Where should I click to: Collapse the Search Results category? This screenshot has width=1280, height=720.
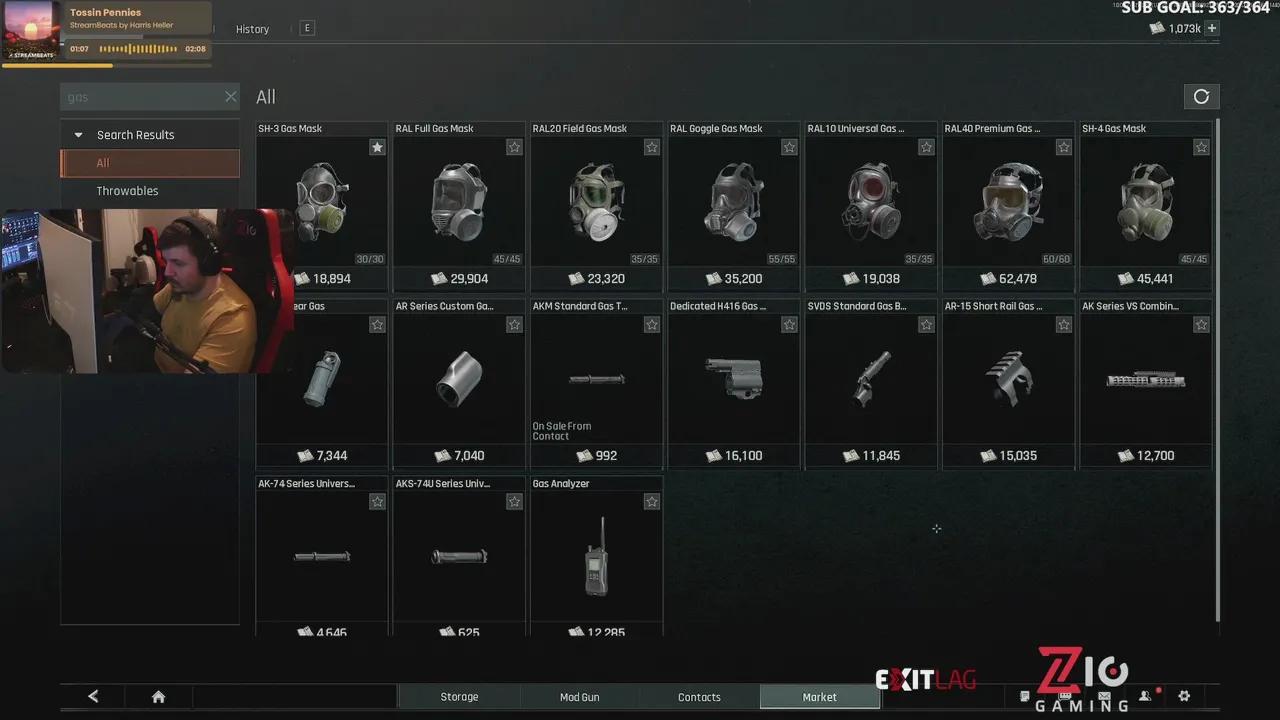pos(79,135)
